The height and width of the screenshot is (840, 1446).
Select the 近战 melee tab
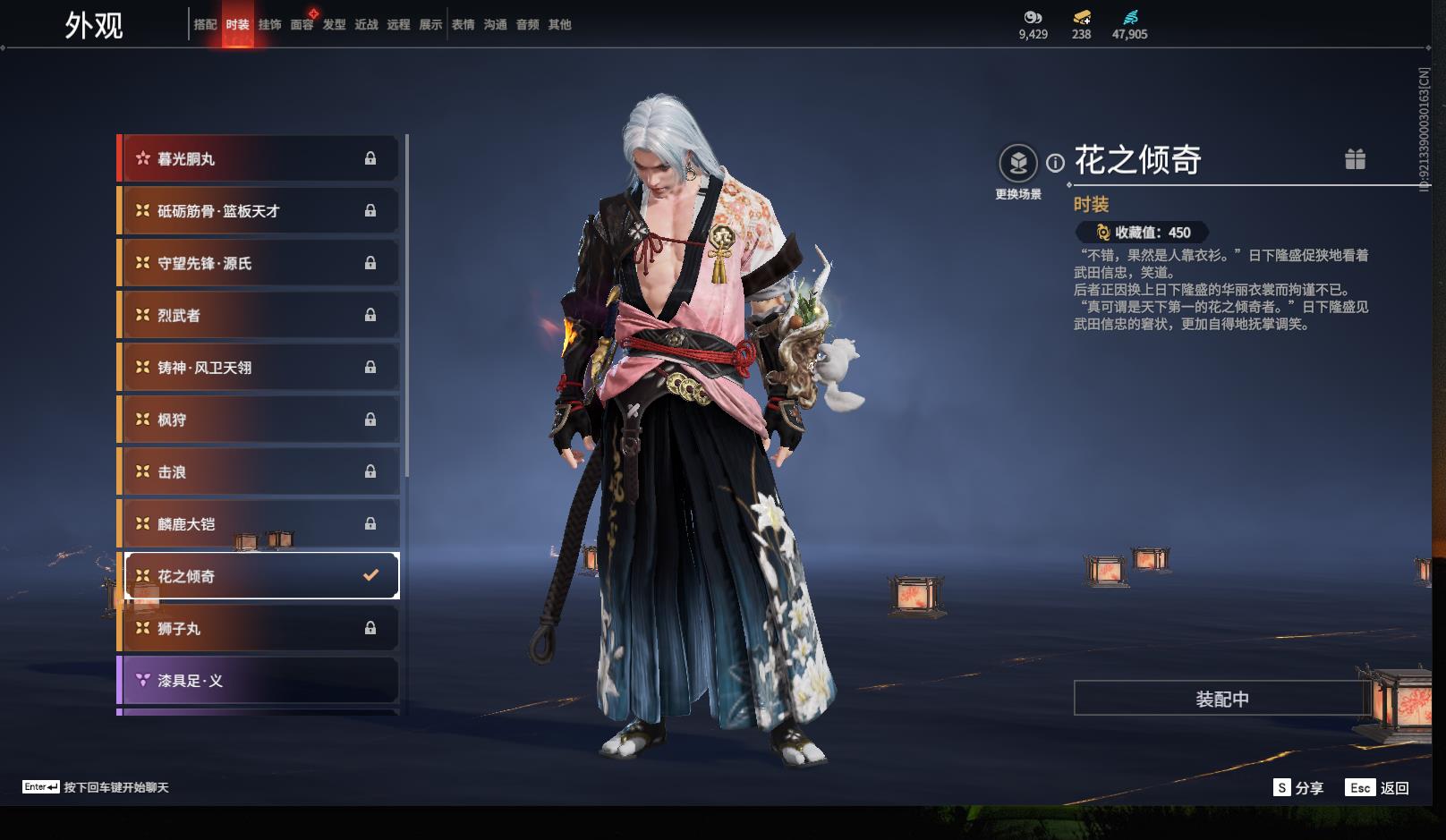point(366,25)
